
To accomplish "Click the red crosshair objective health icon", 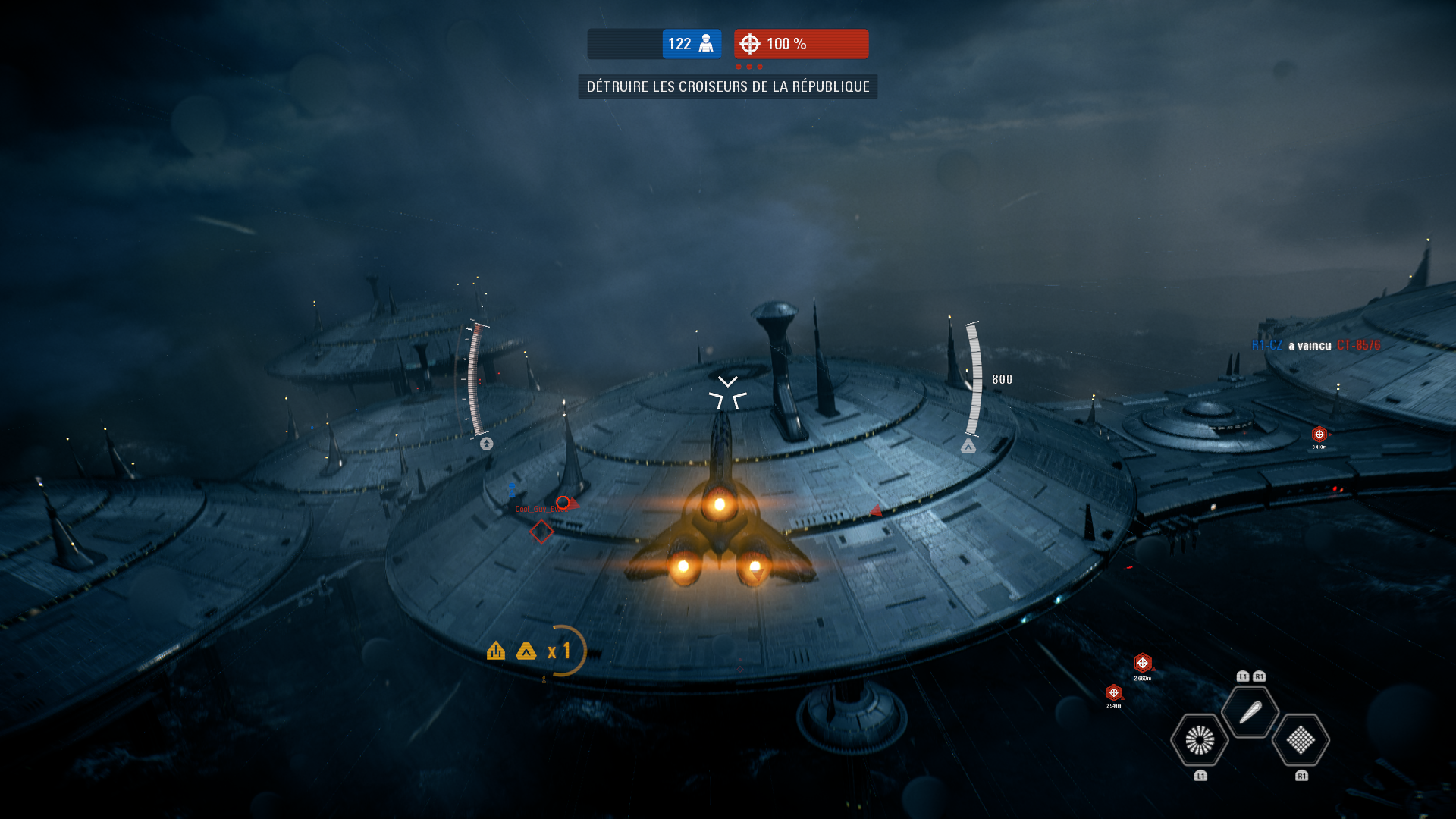I will pyautogui.click(x=750, y=44).
